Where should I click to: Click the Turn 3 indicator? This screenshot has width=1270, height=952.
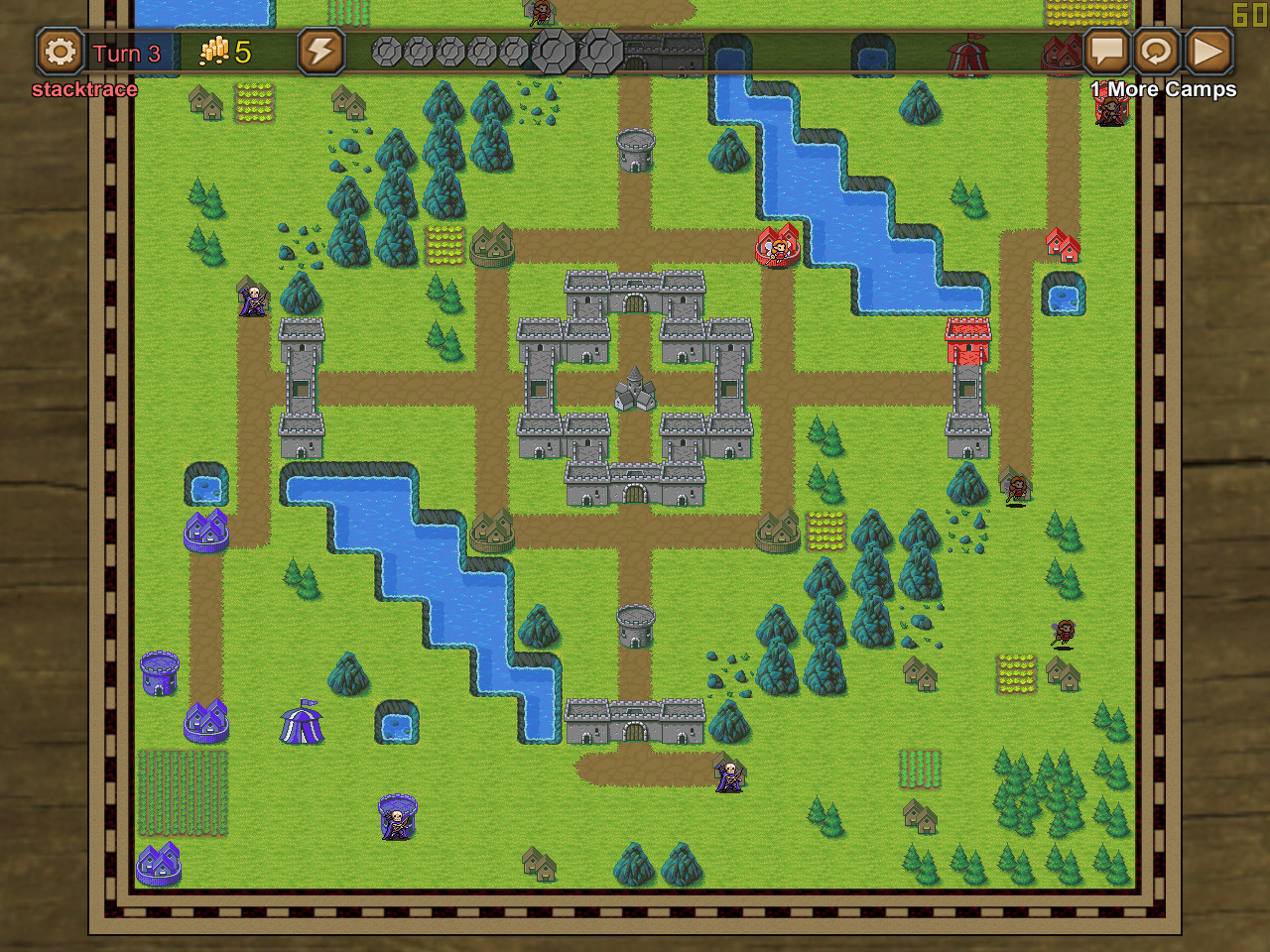126,52
